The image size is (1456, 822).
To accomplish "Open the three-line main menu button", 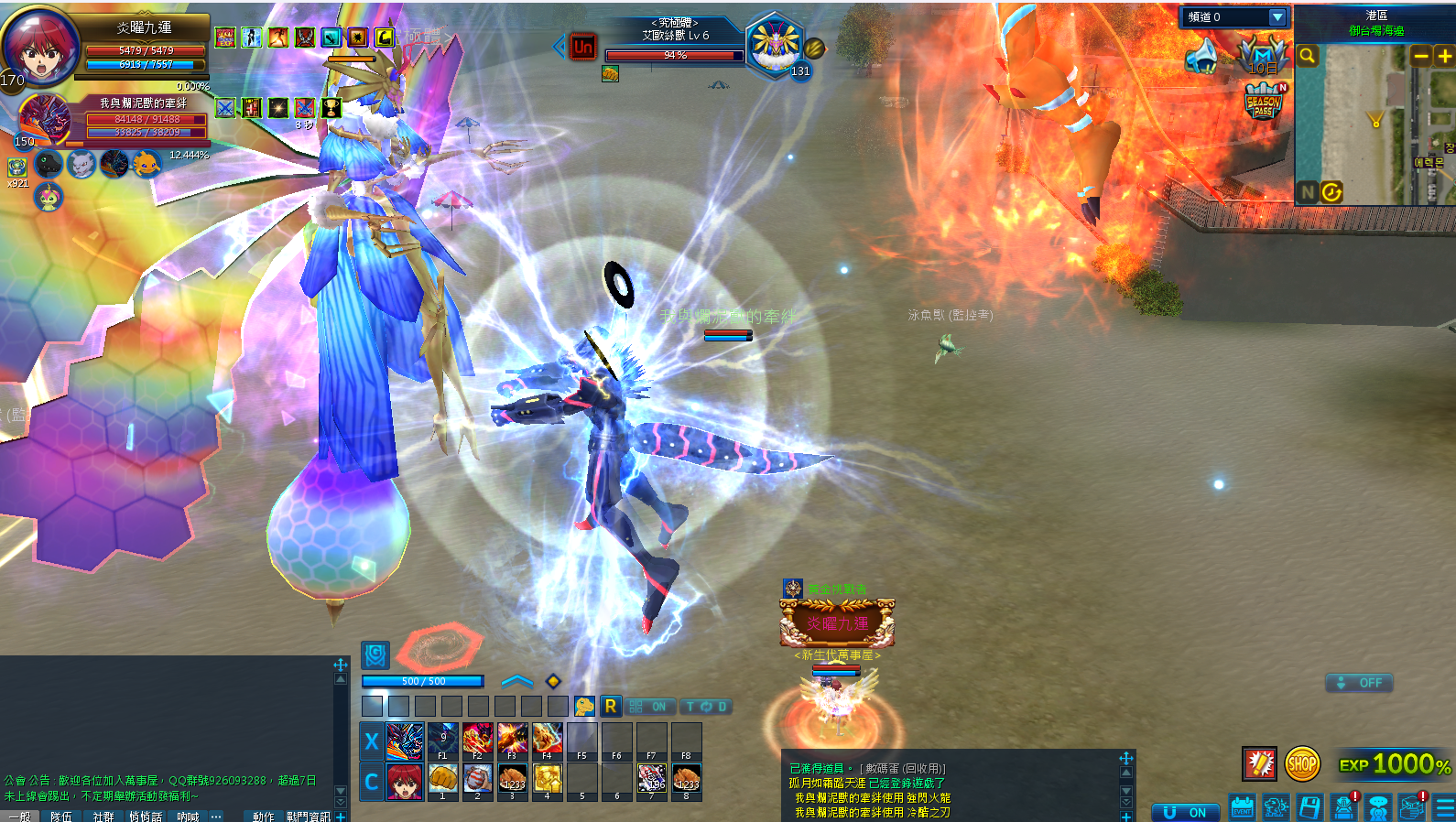I will pyautogui.click(x=1445, y=806).
